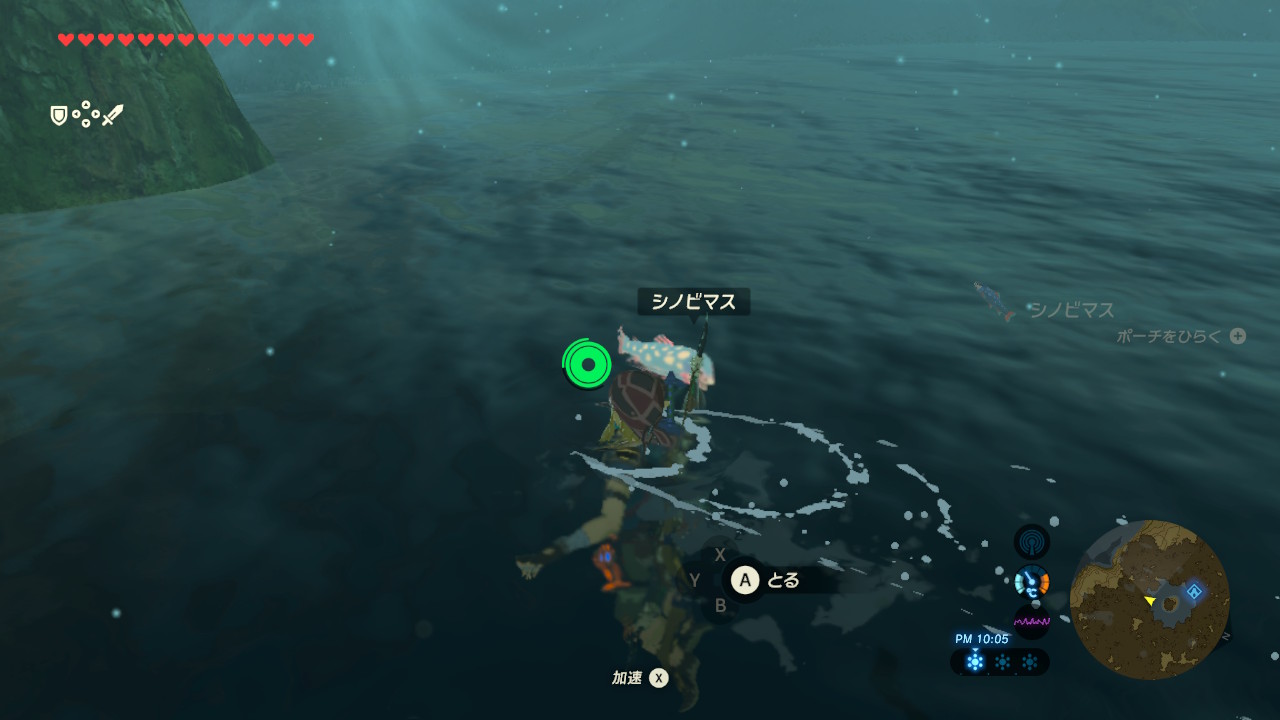Select the blue shrine marker on minimap
Image resolution: width=1280 pixels, height=720 pixels.
pyautogui.click(x=1193, y=591)
